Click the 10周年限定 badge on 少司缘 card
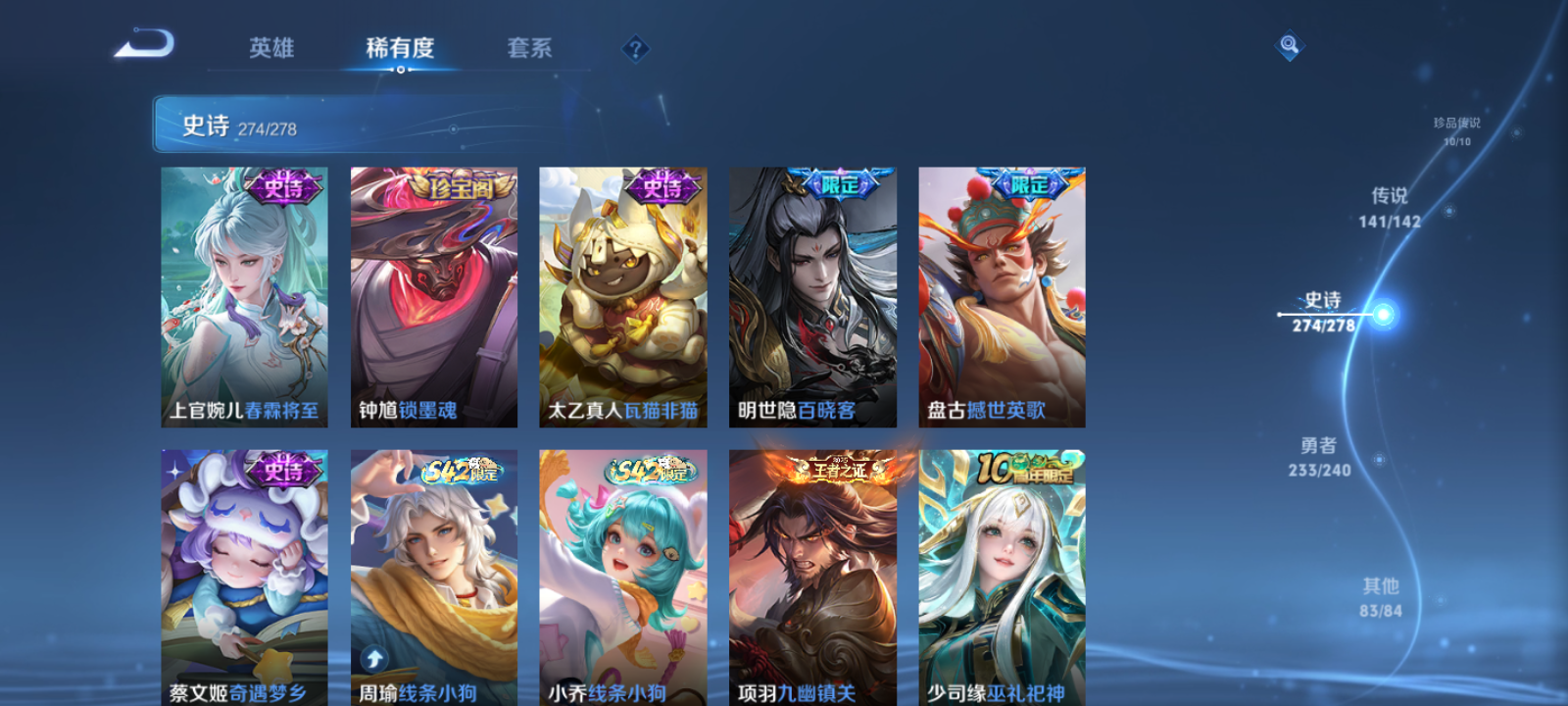The image size is (1568, 706). tap(1025, 469)
